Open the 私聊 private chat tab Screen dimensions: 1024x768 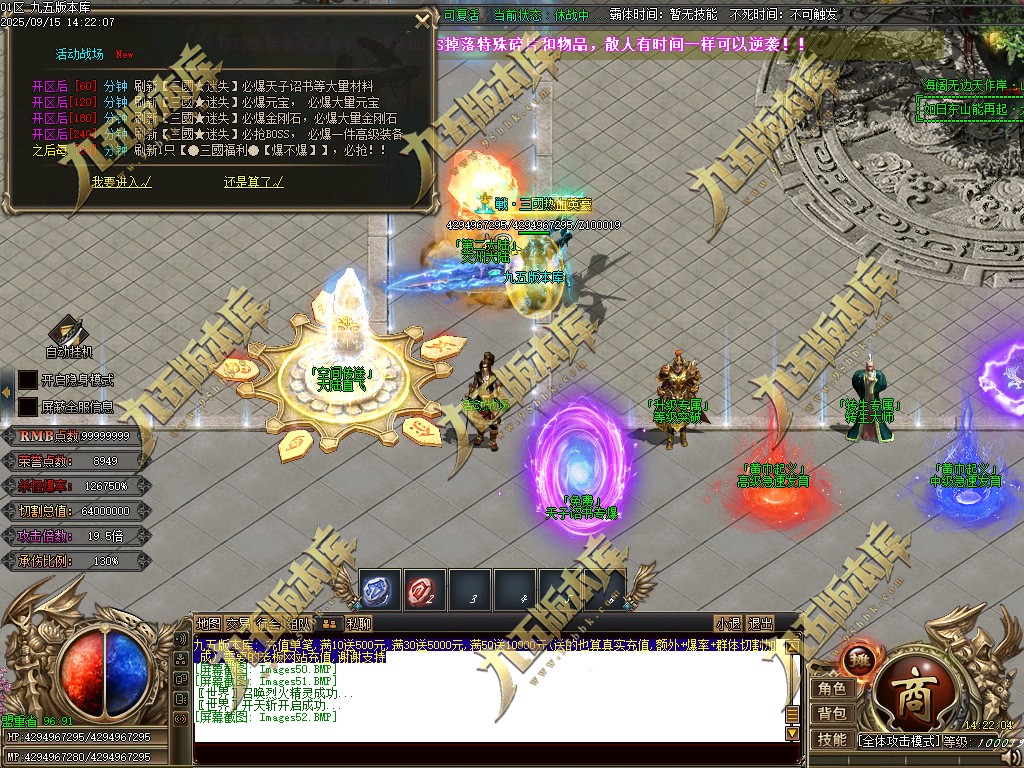pyautogui.click(x=359, y=623)
